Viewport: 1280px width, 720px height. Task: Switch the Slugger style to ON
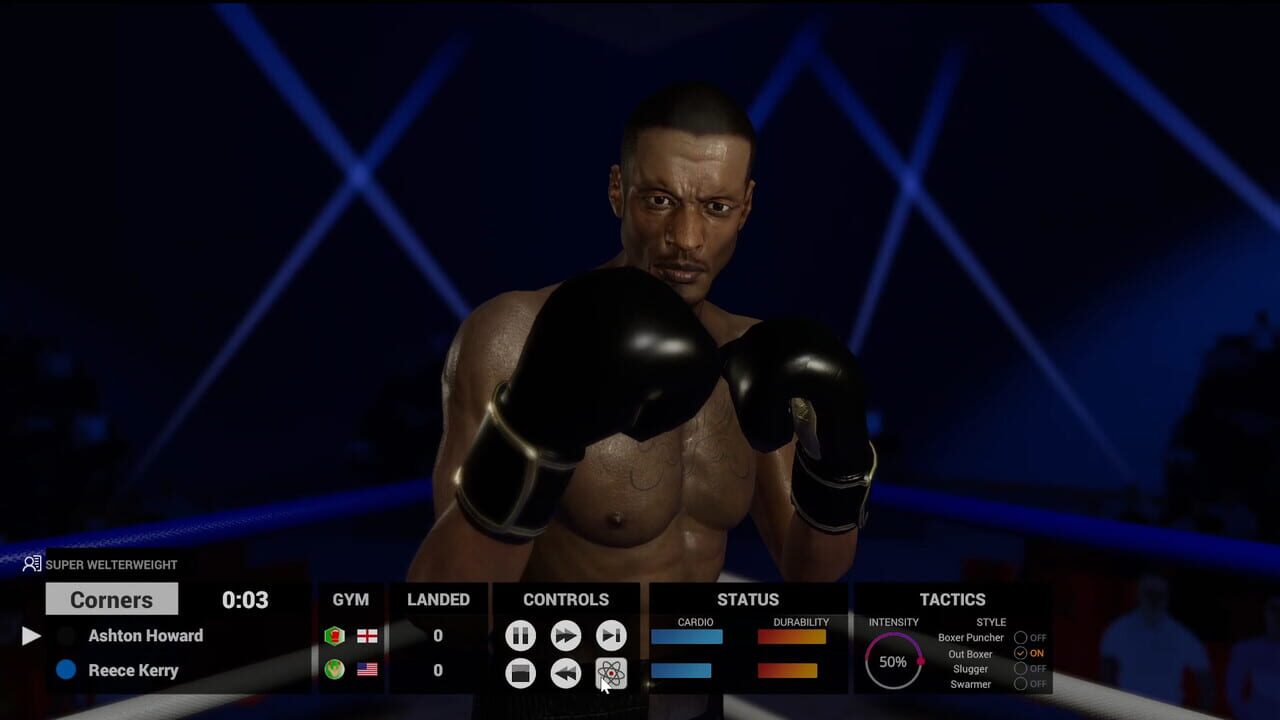coord(1021,669)
